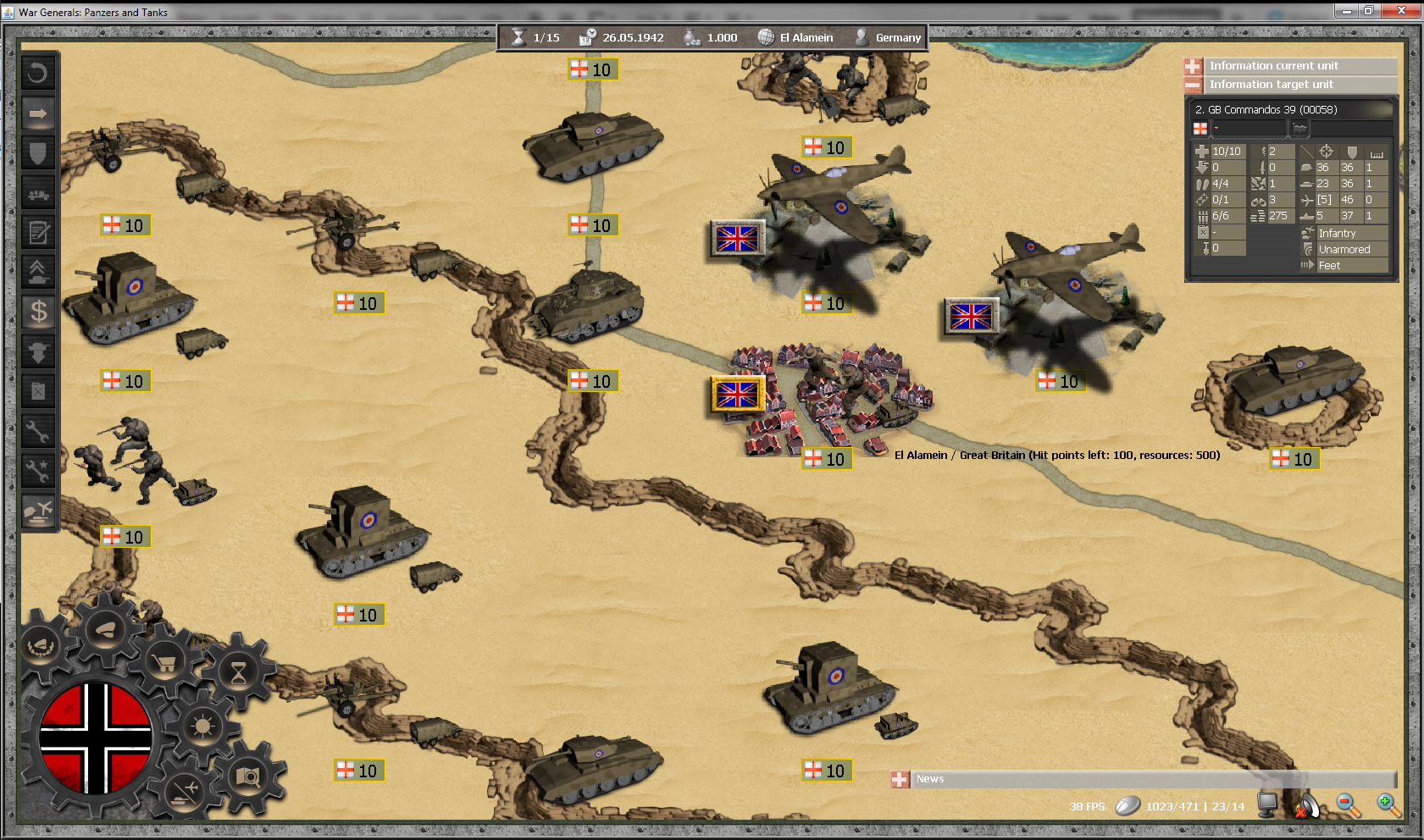This screenshot has height=840, width=1424.
Task: Open the sun weather gear button
Action: tap(203, 727)
